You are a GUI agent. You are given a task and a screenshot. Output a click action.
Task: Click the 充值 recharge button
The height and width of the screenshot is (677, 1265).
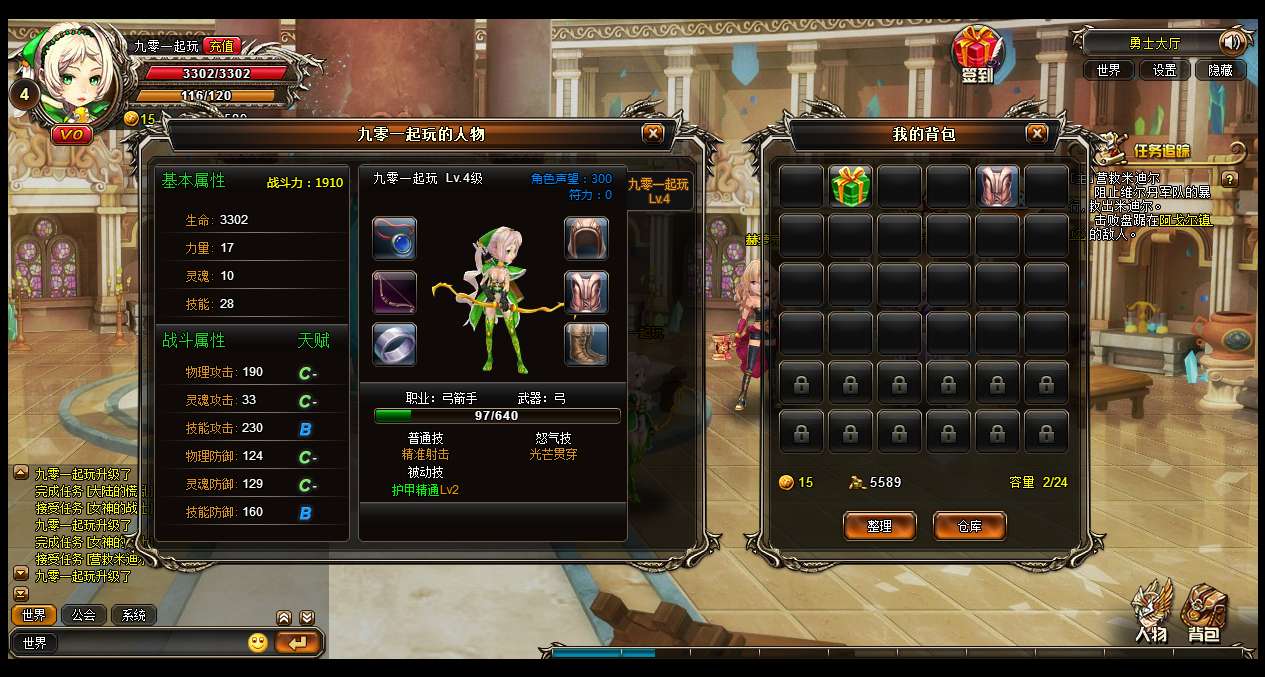point(222,46)
